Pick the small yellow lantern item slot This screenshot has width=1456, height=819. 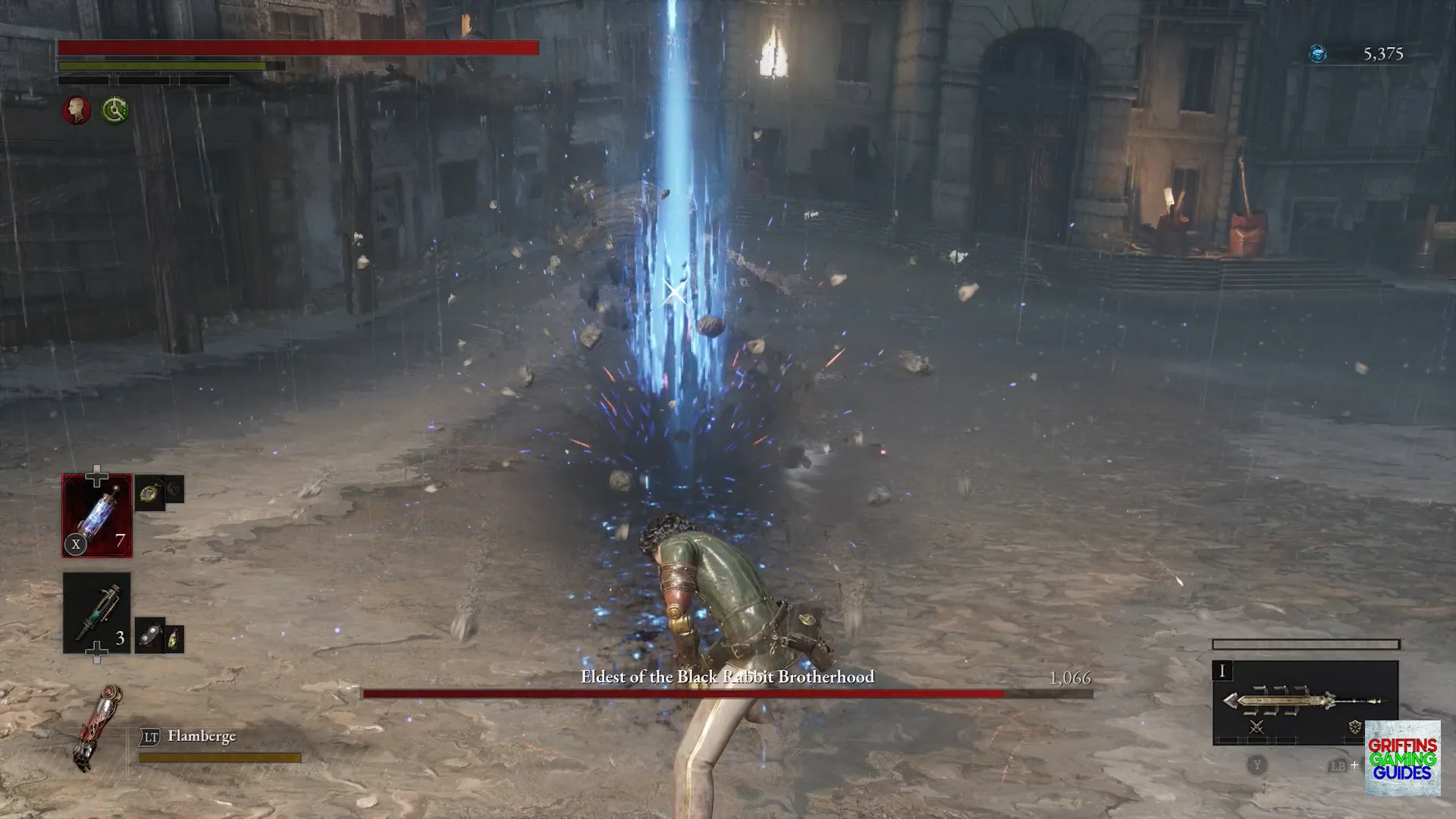click(x=174, y=639)
